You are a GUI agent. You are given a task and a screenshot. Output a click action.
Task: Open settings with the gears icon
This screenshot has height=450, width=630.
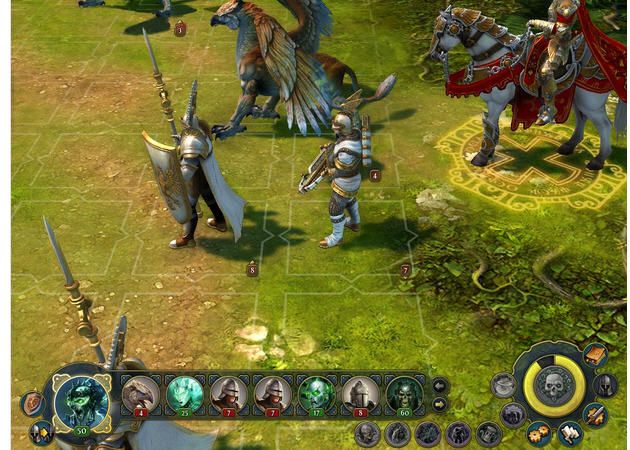(x=539, y=433)
